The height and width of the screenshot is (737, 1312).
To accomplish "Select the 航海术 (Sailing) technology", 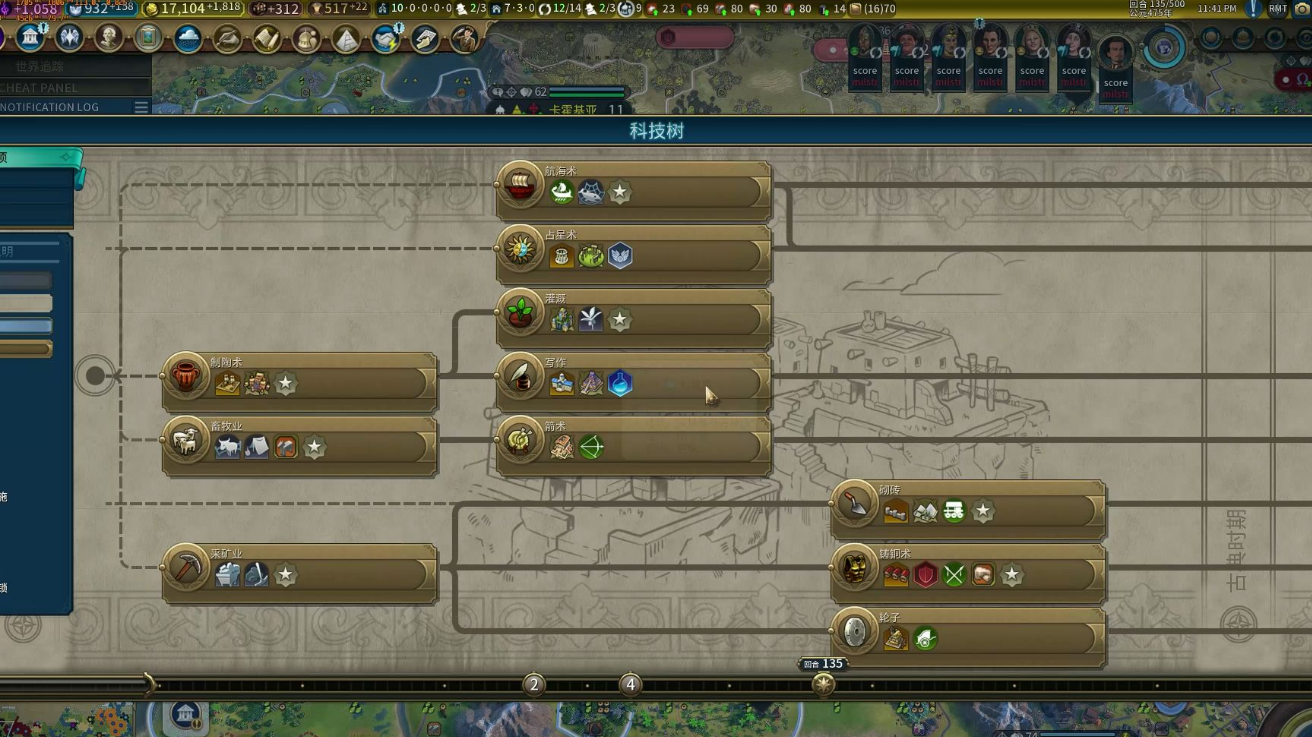I will (x=634, y=190).
